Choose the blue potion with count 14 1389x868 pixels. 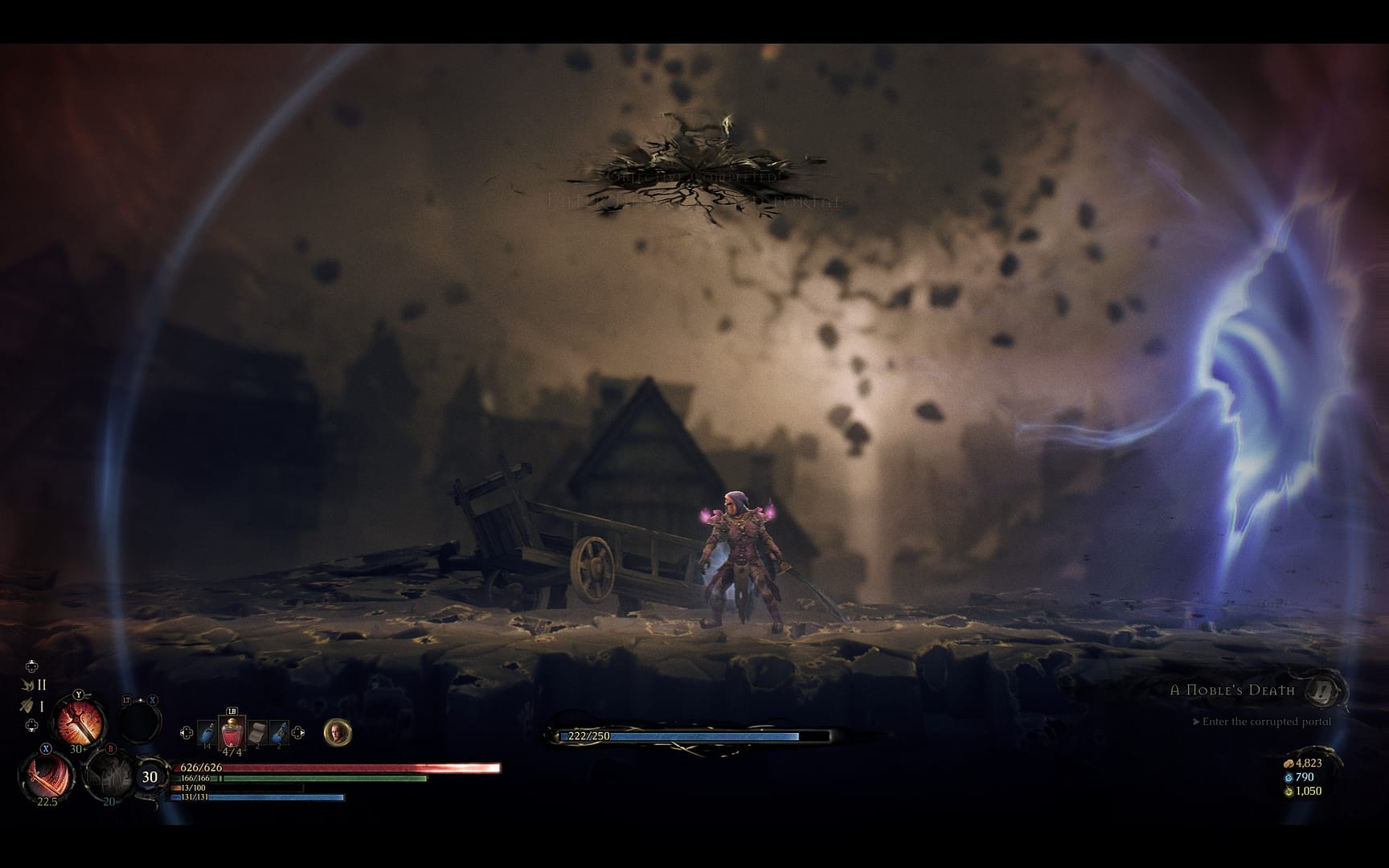(207, 733)
